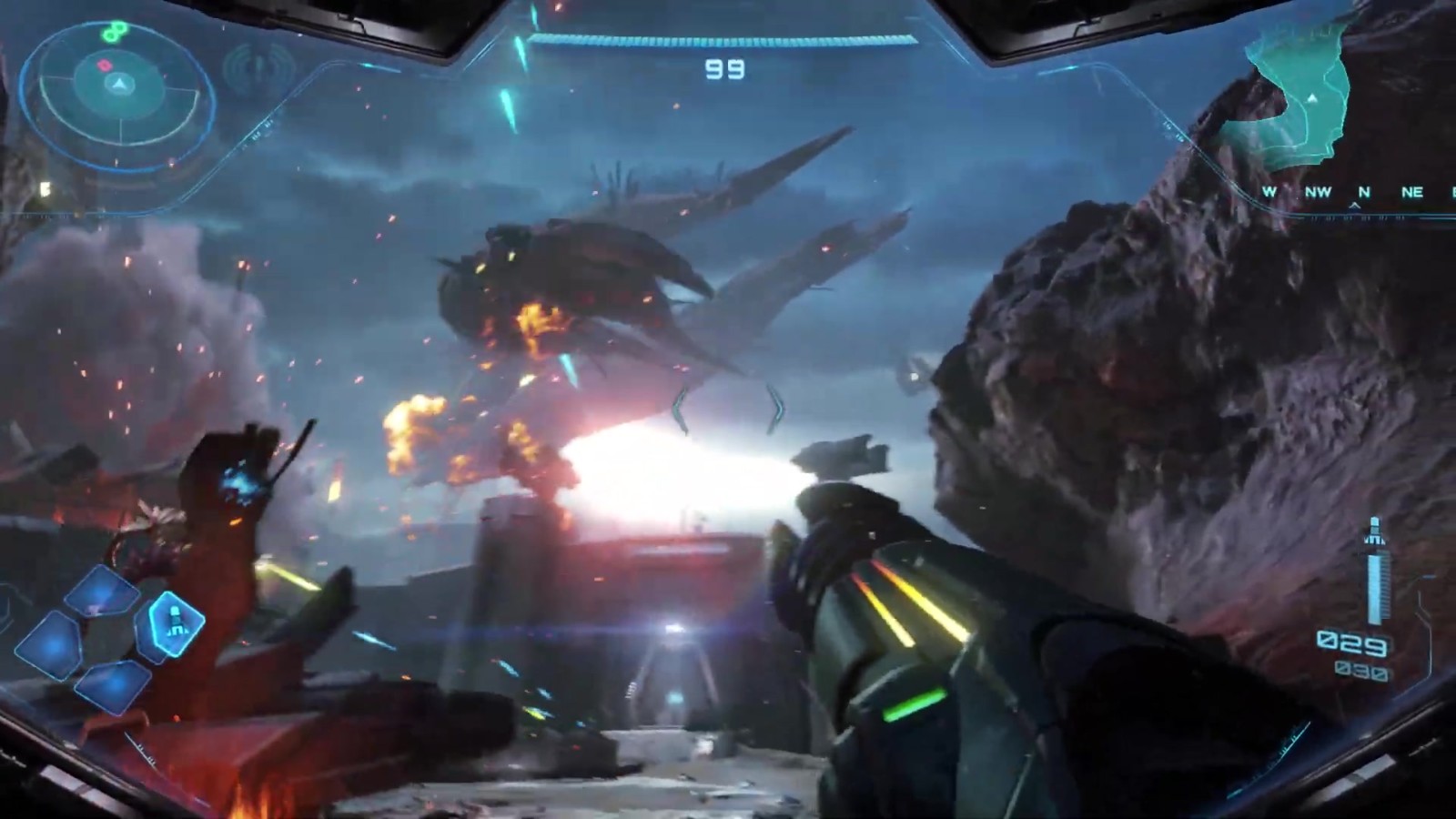The height and width of the screenshot is (819, 1456).
Task: Click the green marker on the radar
Action: click(114, 33)
